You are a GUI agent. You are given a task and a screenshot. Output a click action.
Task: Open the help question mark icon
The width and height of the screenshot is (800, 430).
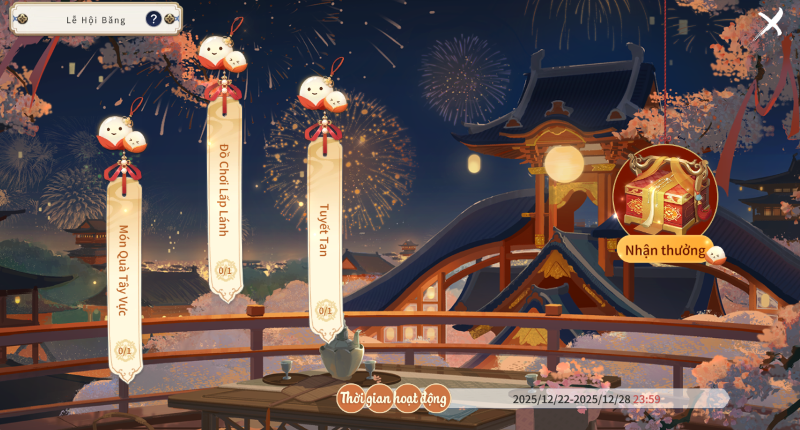[153, 18]
